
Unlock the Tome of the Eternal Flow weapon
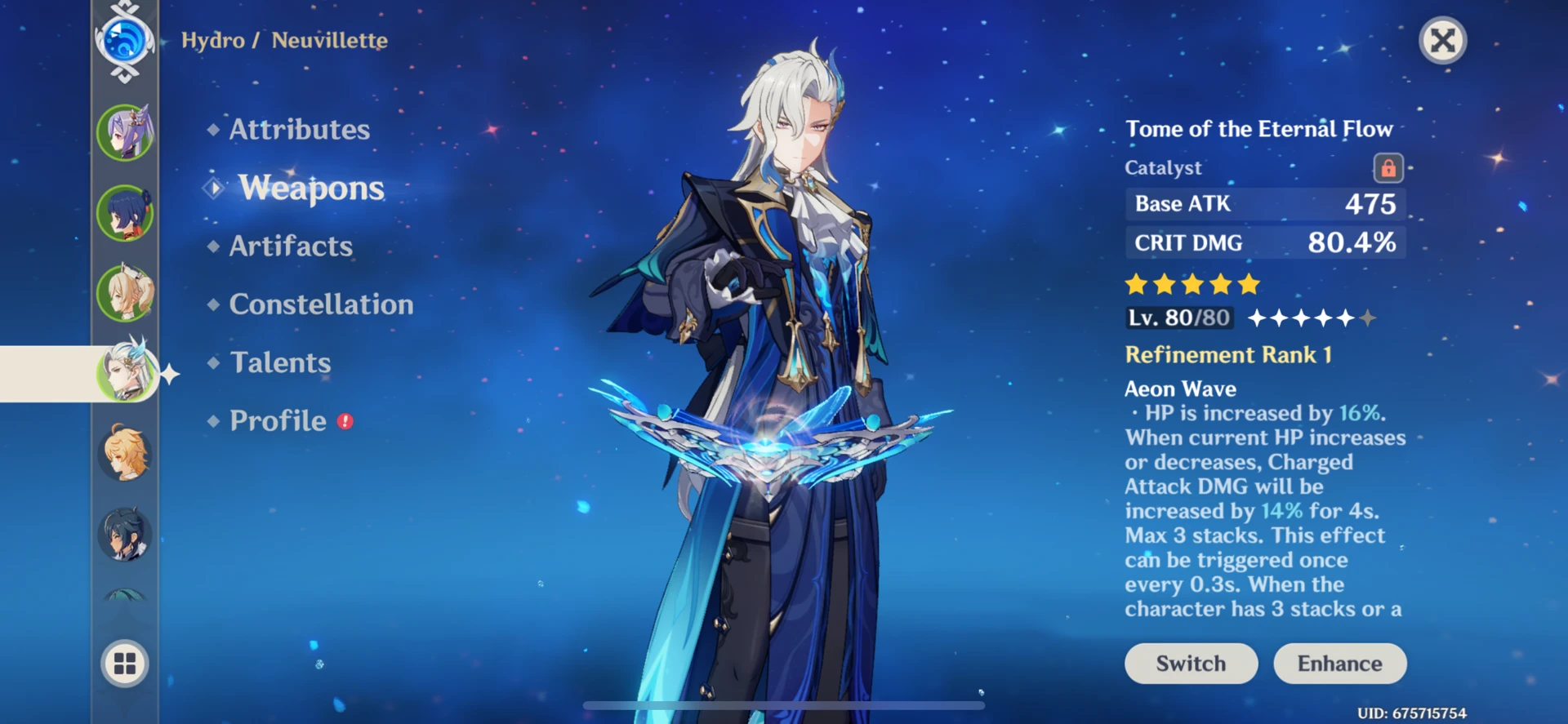pyautogui.click(x=1388, y=166)
